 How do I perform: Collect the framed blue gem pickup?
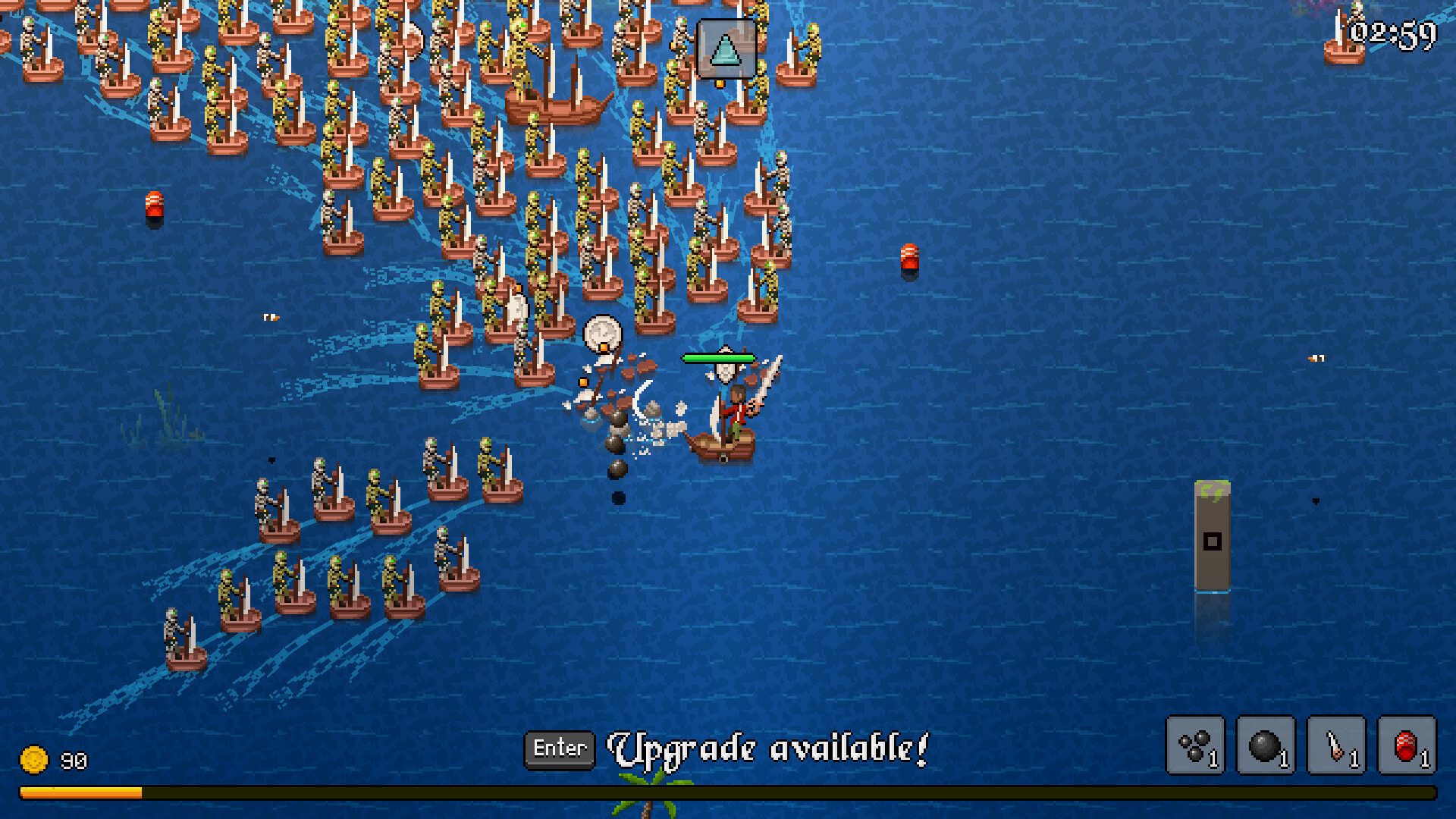726,49
